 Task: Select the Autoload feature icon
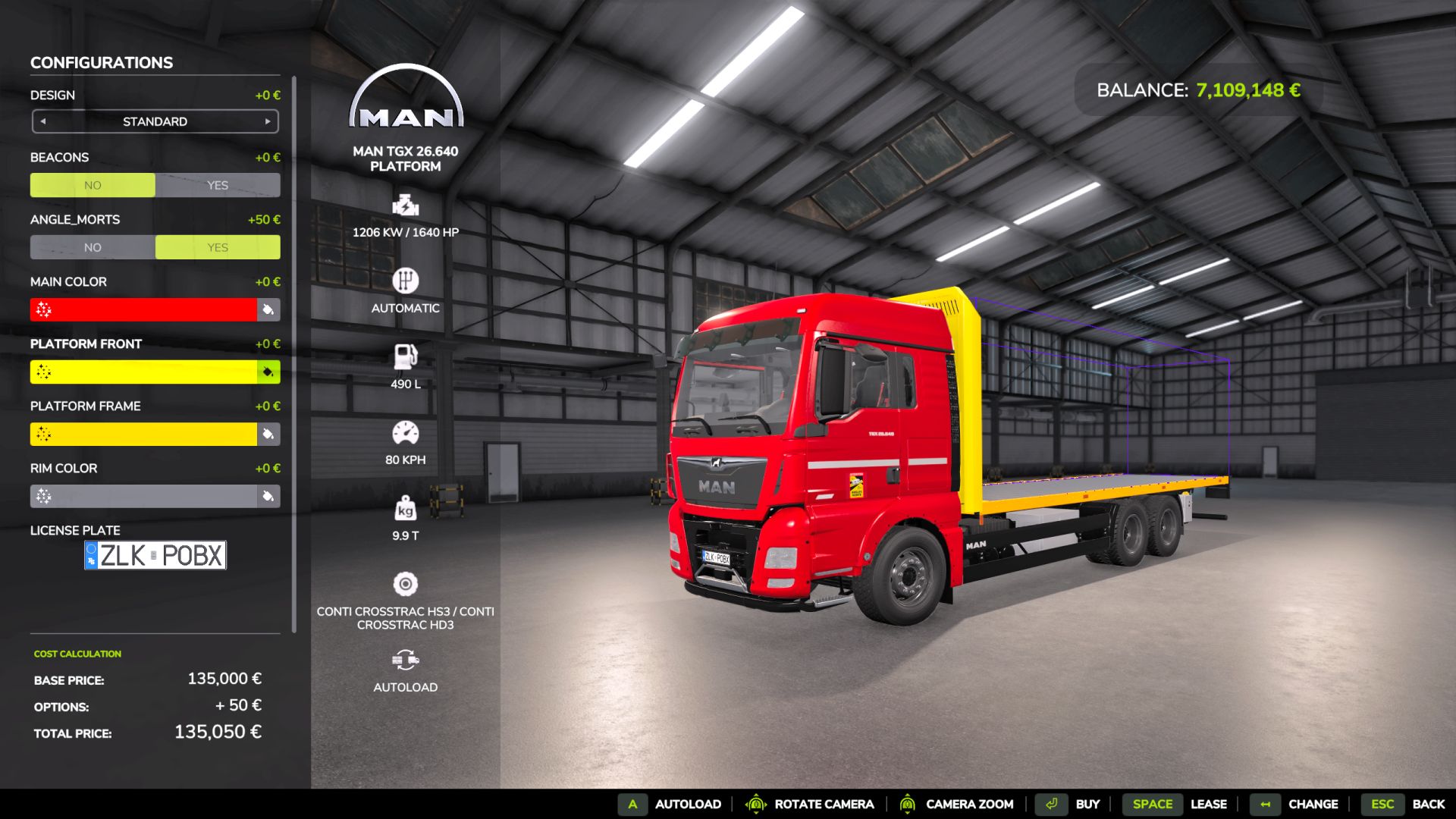[406, 659]
